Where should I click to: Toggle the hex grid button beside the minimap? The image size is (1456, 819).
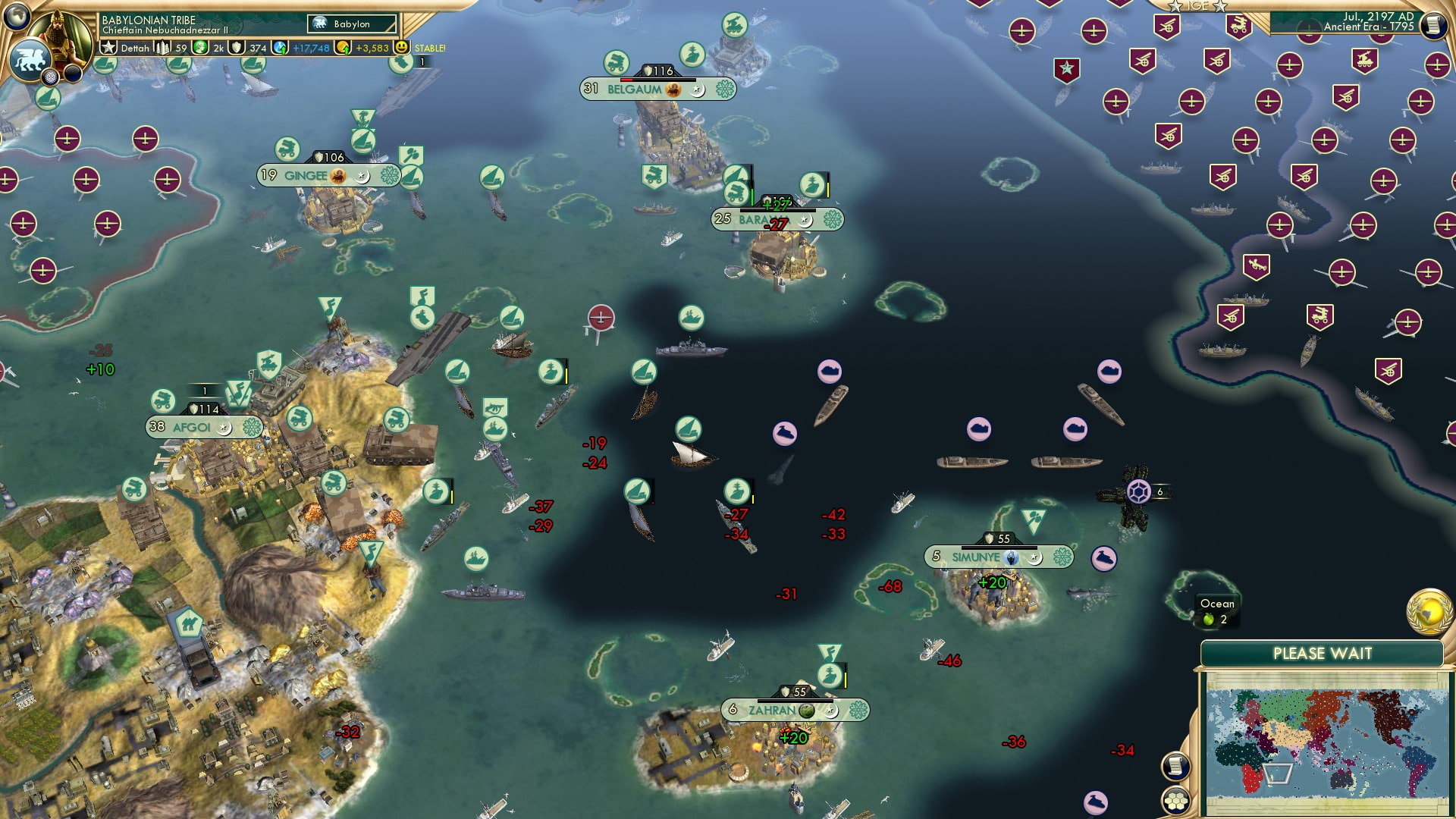click(x=1175, y=800)
